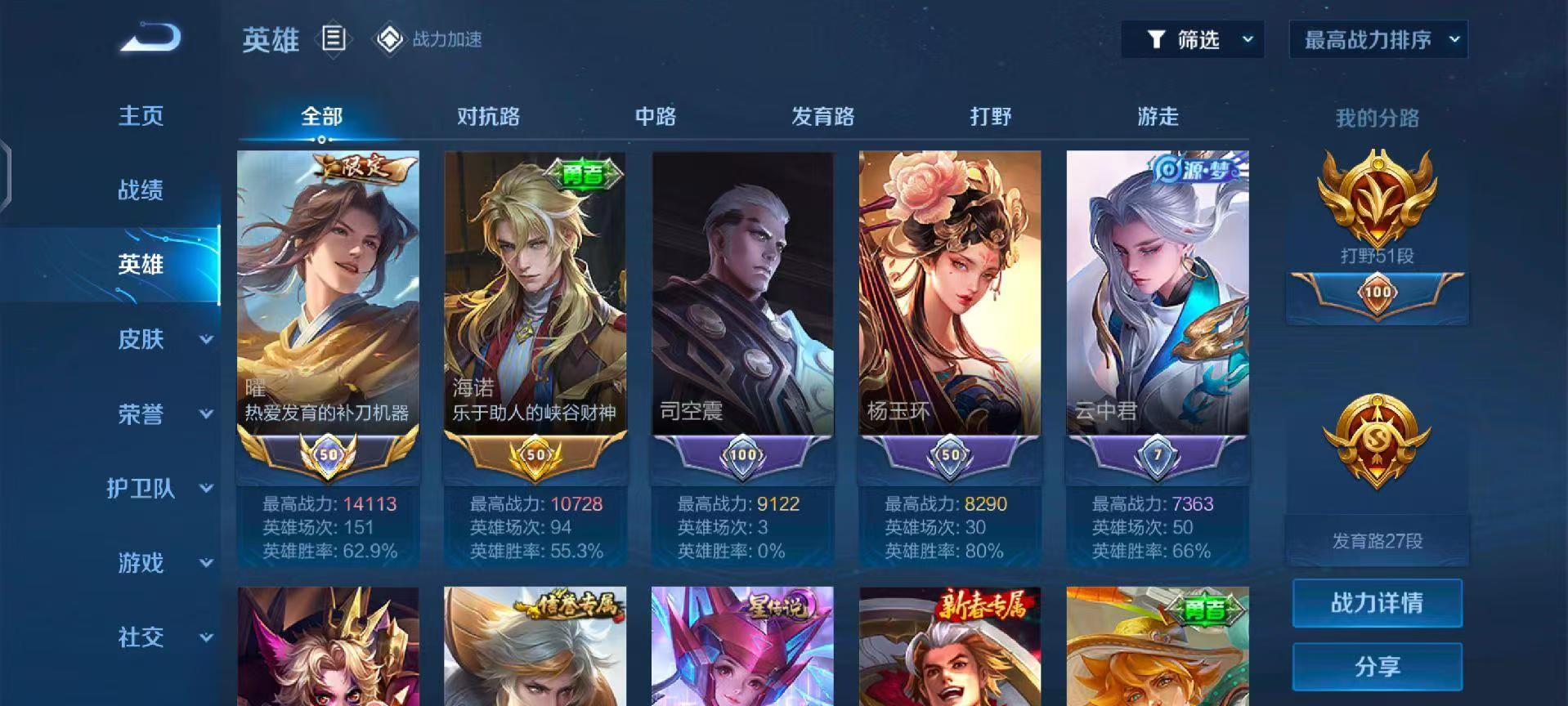Switch to the 对抗路 tab

point(488,117)
